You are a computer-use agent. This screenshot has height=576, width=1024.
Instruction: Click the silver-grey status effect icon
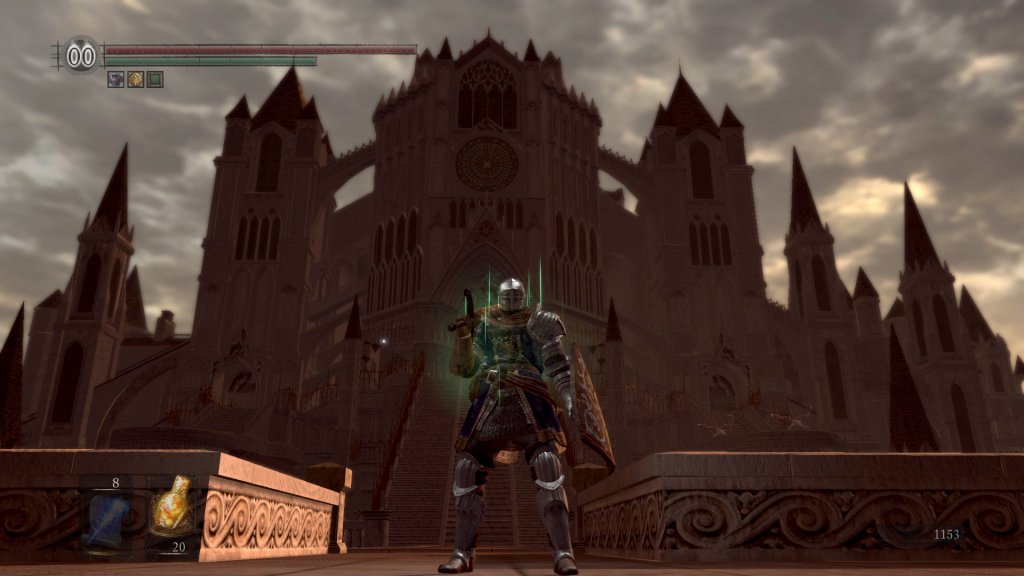tap(116, 79)
